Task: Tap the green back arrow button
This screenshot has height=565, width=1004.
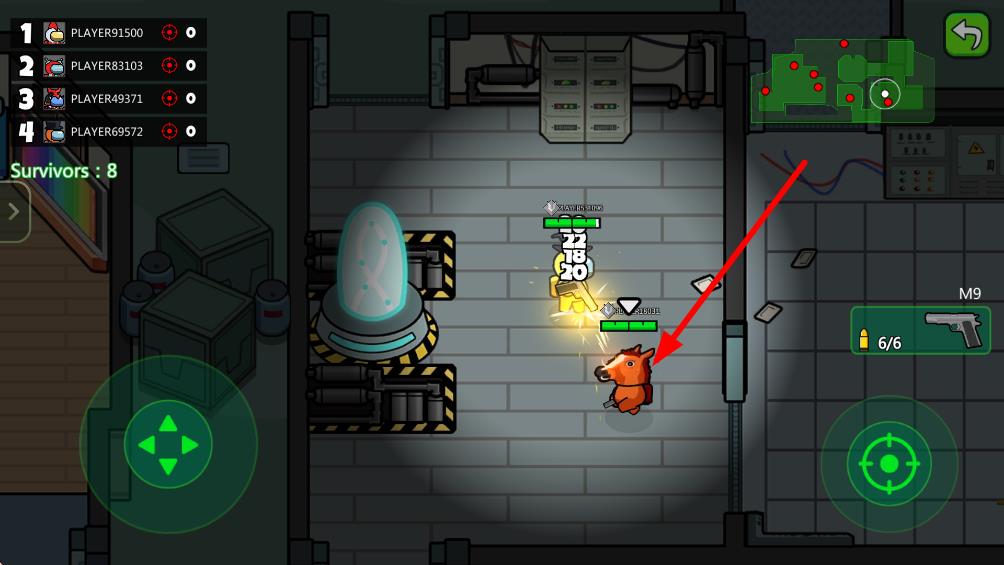Action: [967, 35]
